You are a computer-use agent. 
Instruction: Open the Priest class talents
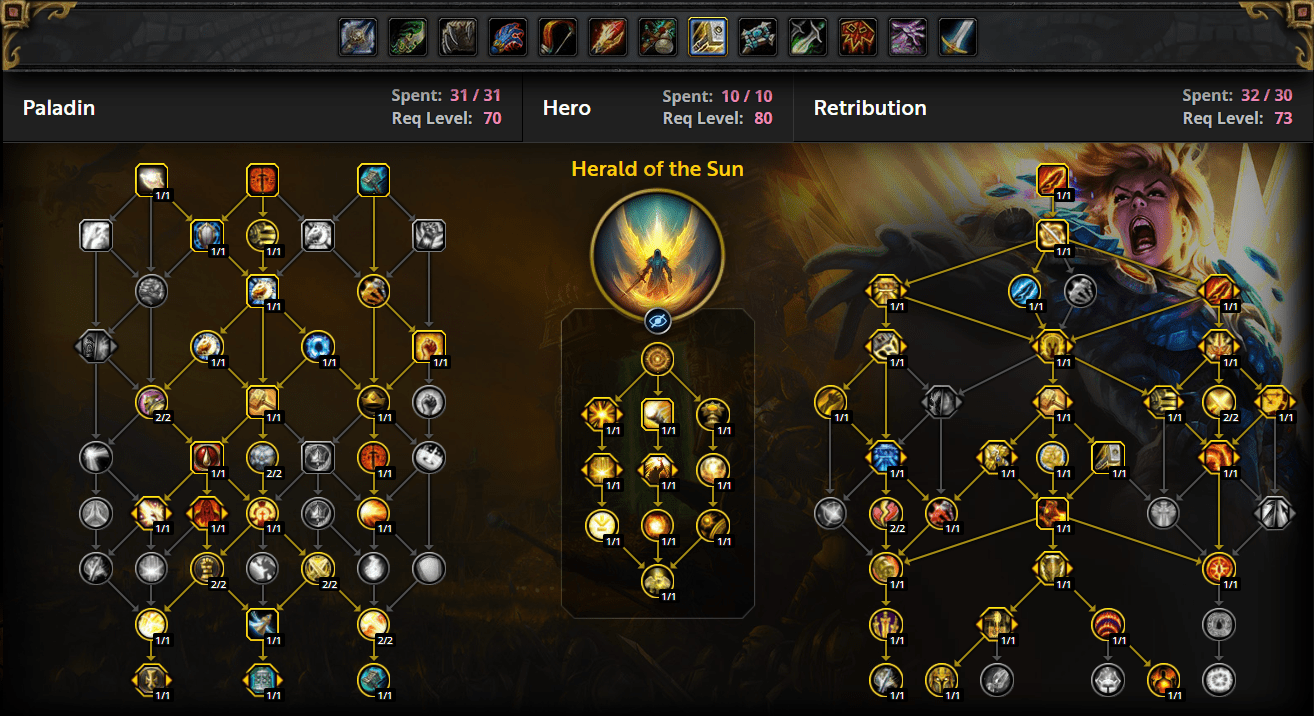[757, 38]
